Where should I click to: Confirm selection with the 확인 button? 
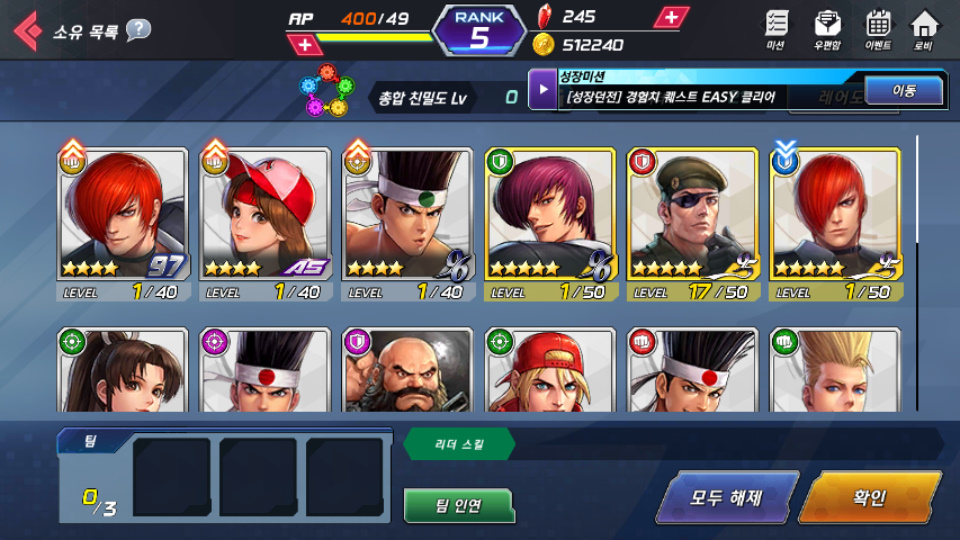[x=868, y=497]
